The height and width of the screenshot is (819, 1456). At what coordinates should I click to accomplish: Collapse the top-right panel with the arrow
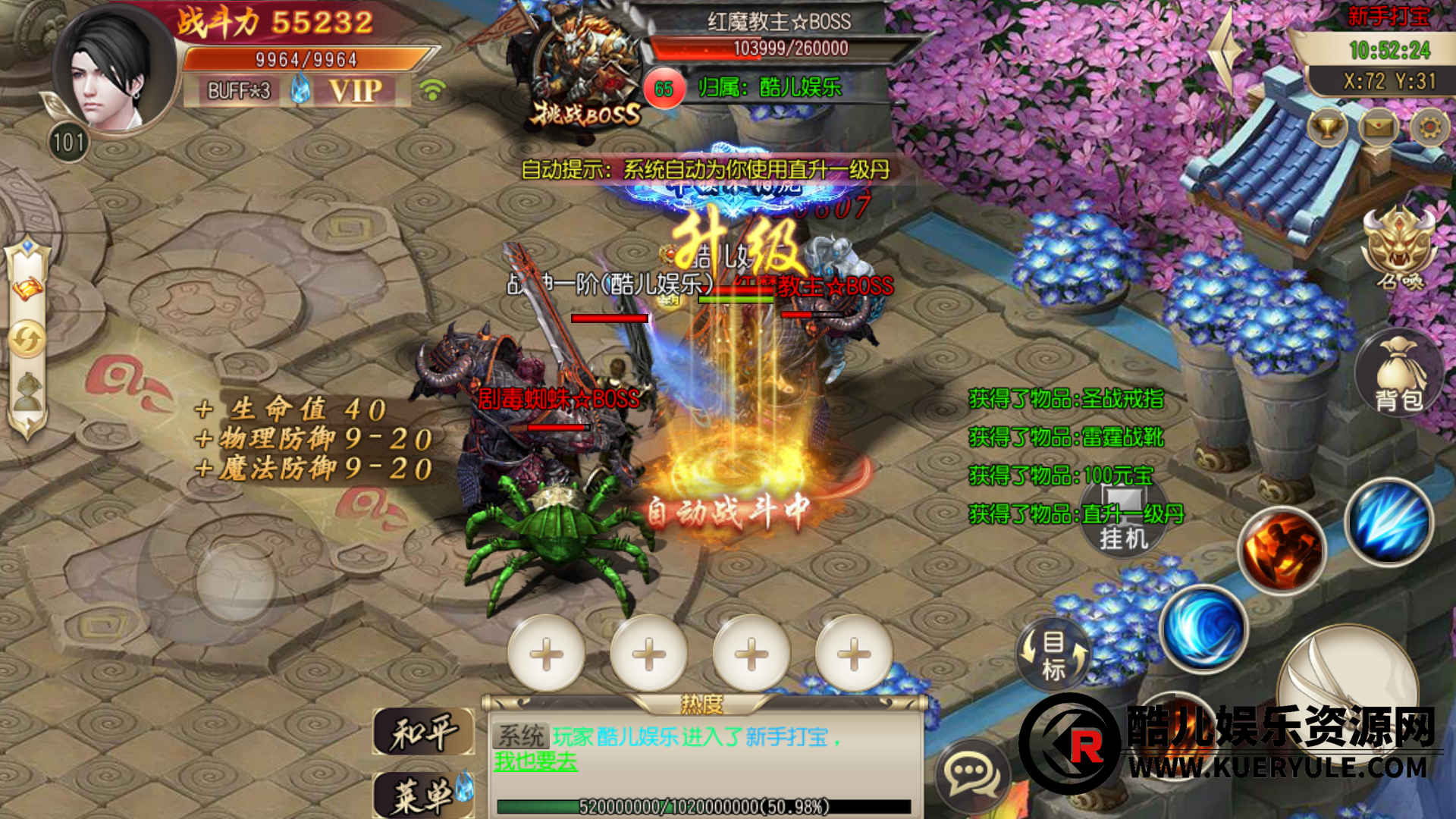1226,53
